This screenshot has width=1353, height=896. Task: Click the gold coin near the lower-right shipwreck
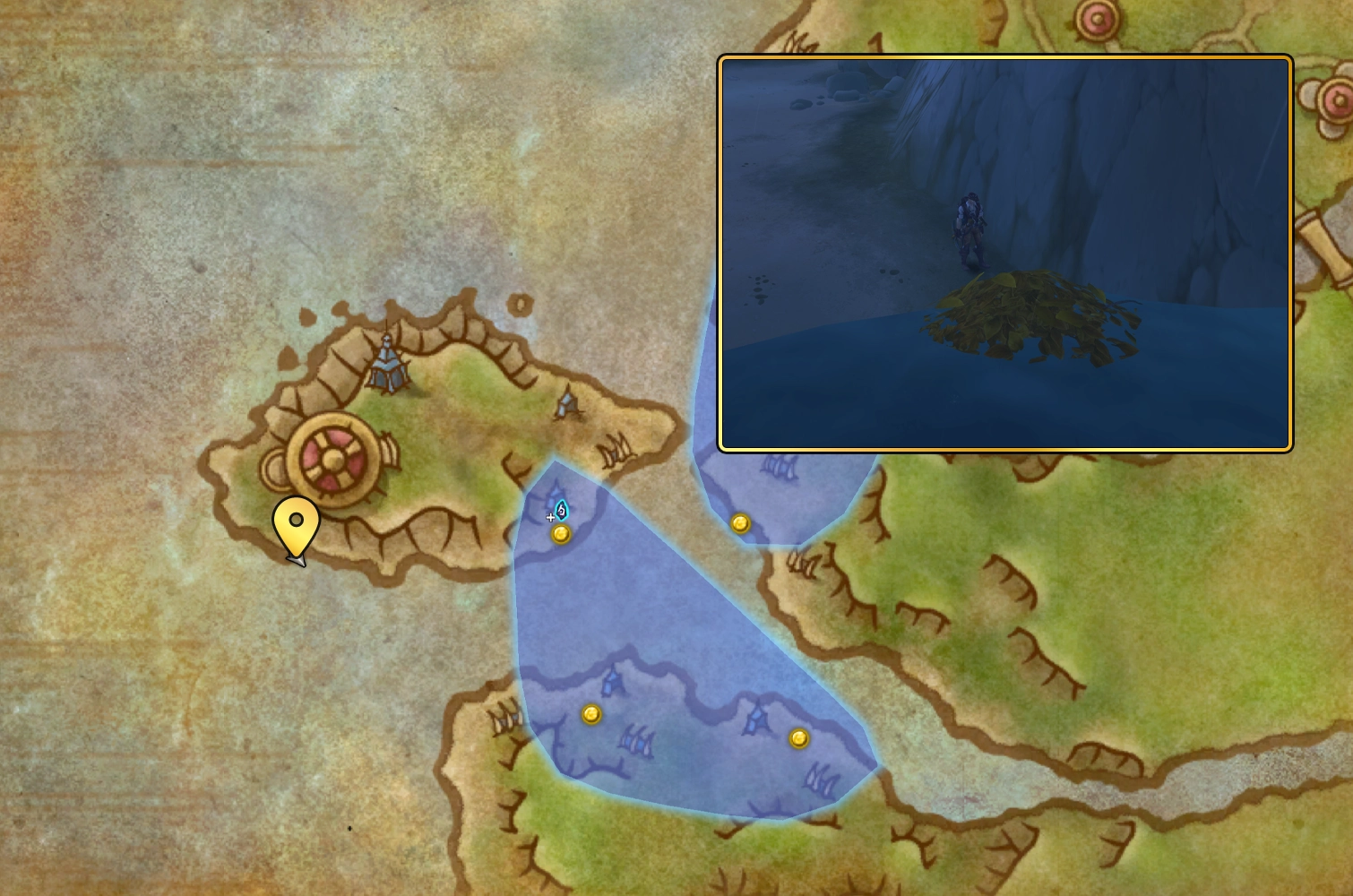pyautogui.click(x=800, y=737)
